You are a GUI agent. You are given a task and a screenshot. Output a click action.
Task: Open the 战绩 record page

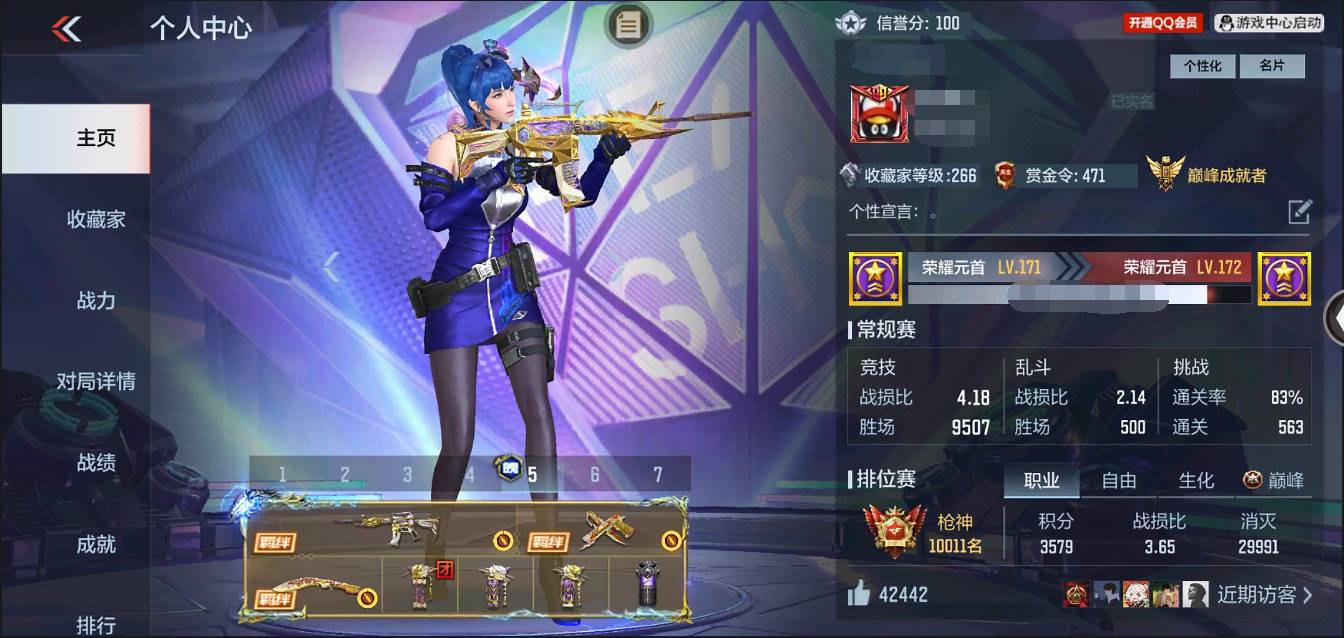tap(96, 463)
